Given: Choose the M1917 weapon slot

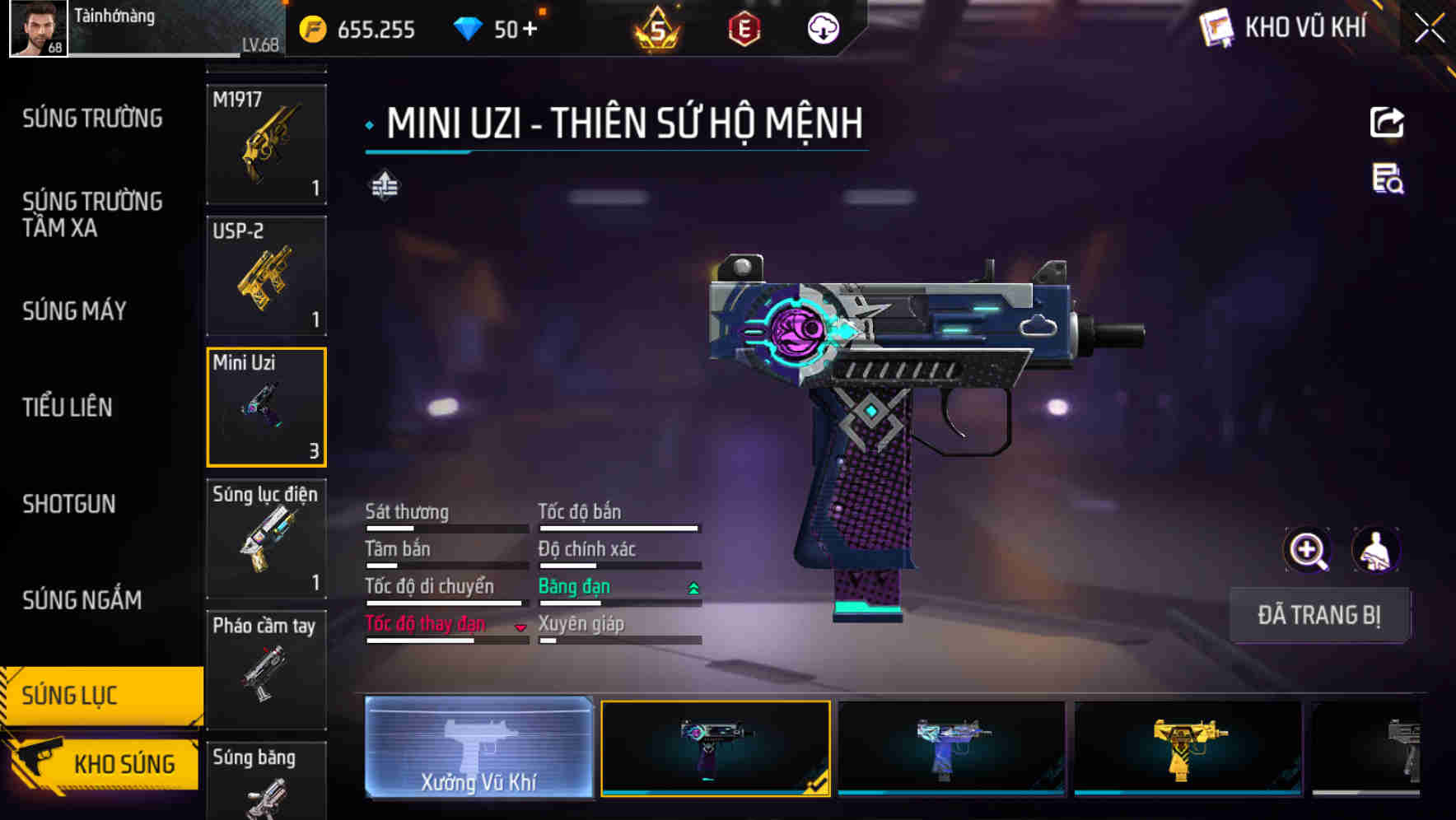Looking at the screenshot, I should click(266, 144).
